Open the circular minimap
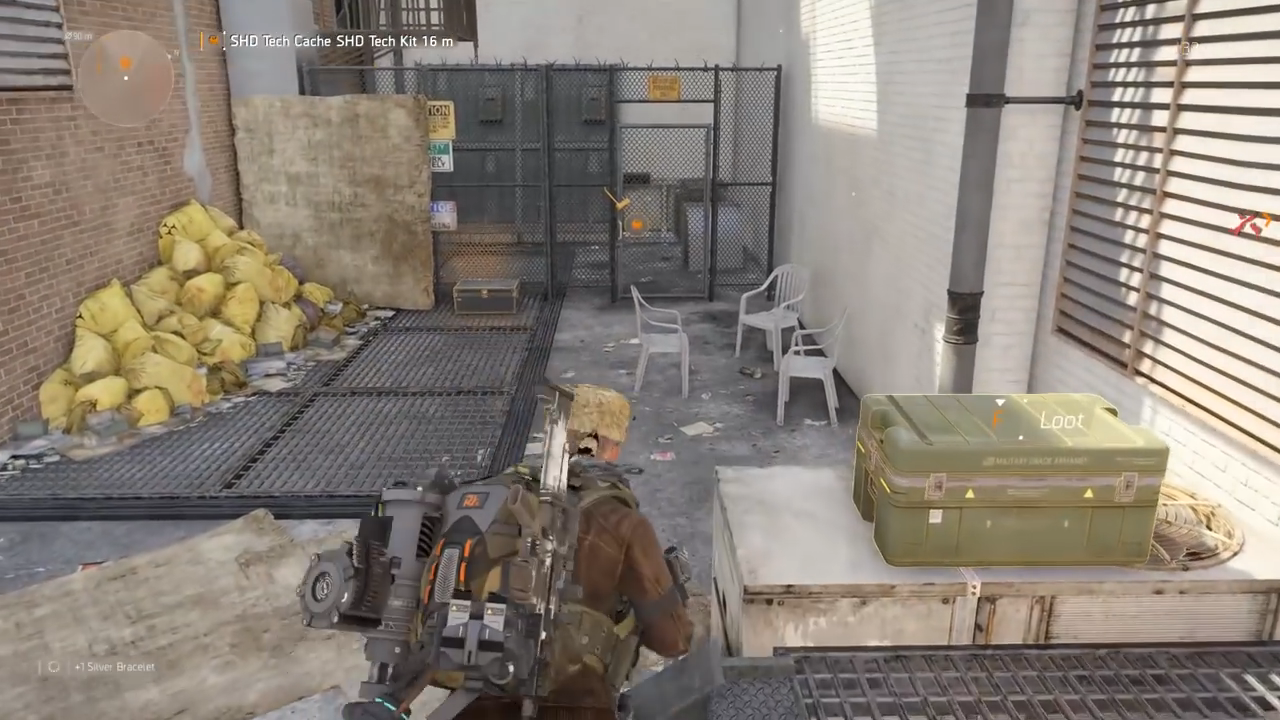The image size is (1280, 720). 125,76
